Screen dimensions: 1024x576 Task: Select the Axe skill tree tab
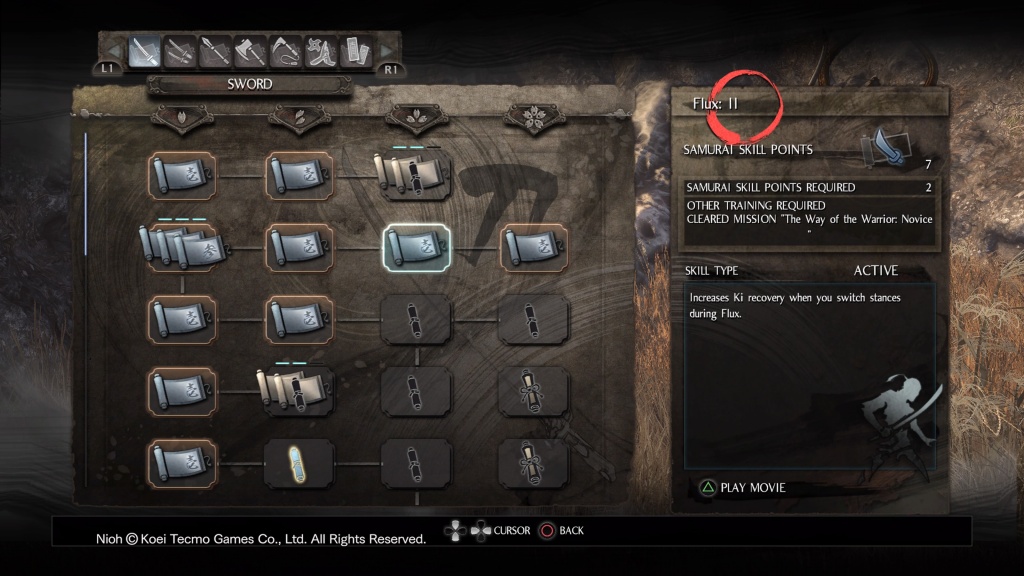click(250, 49)
